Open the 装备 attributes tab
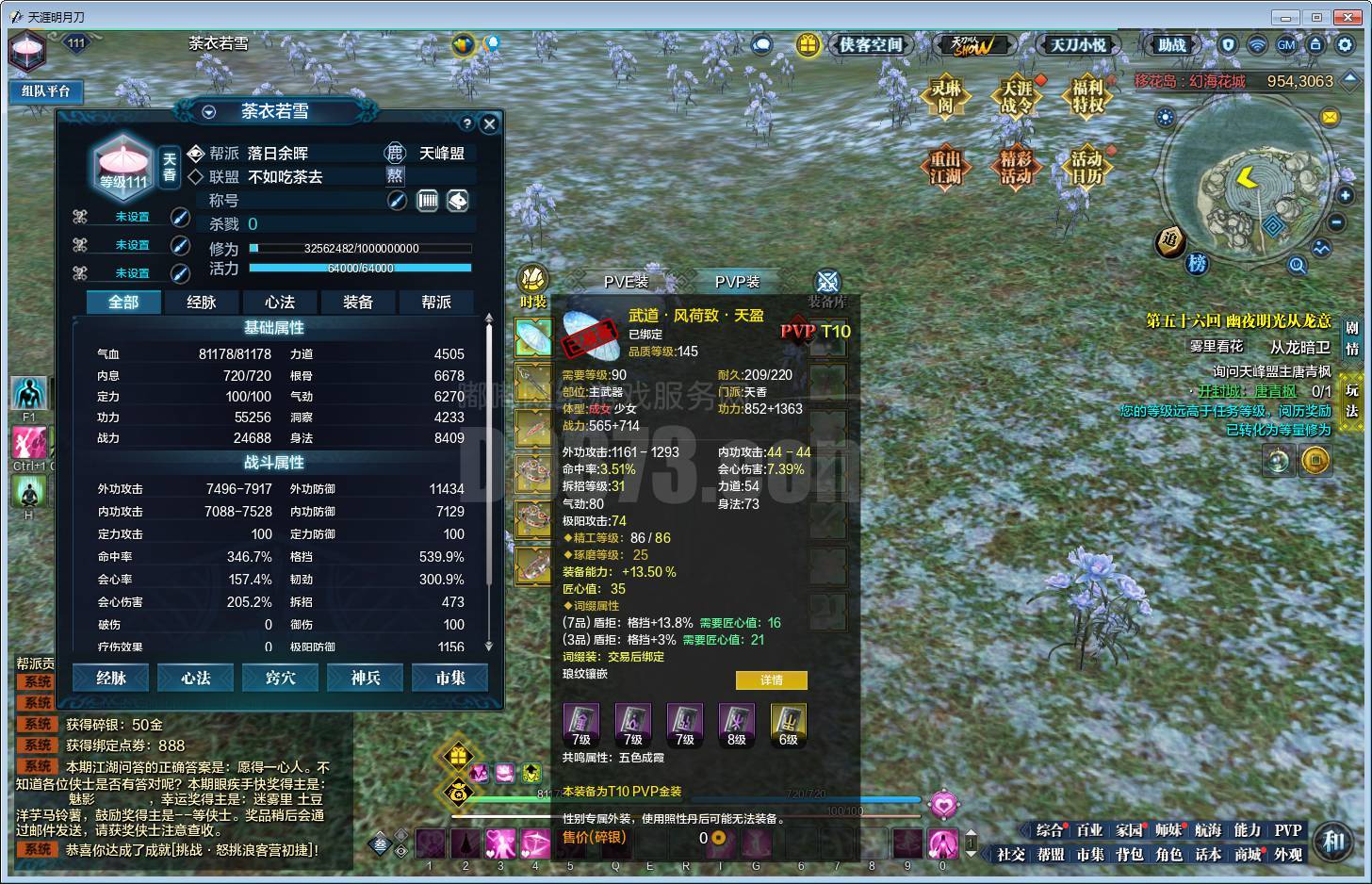1372x884 pixels. [357, 303]
